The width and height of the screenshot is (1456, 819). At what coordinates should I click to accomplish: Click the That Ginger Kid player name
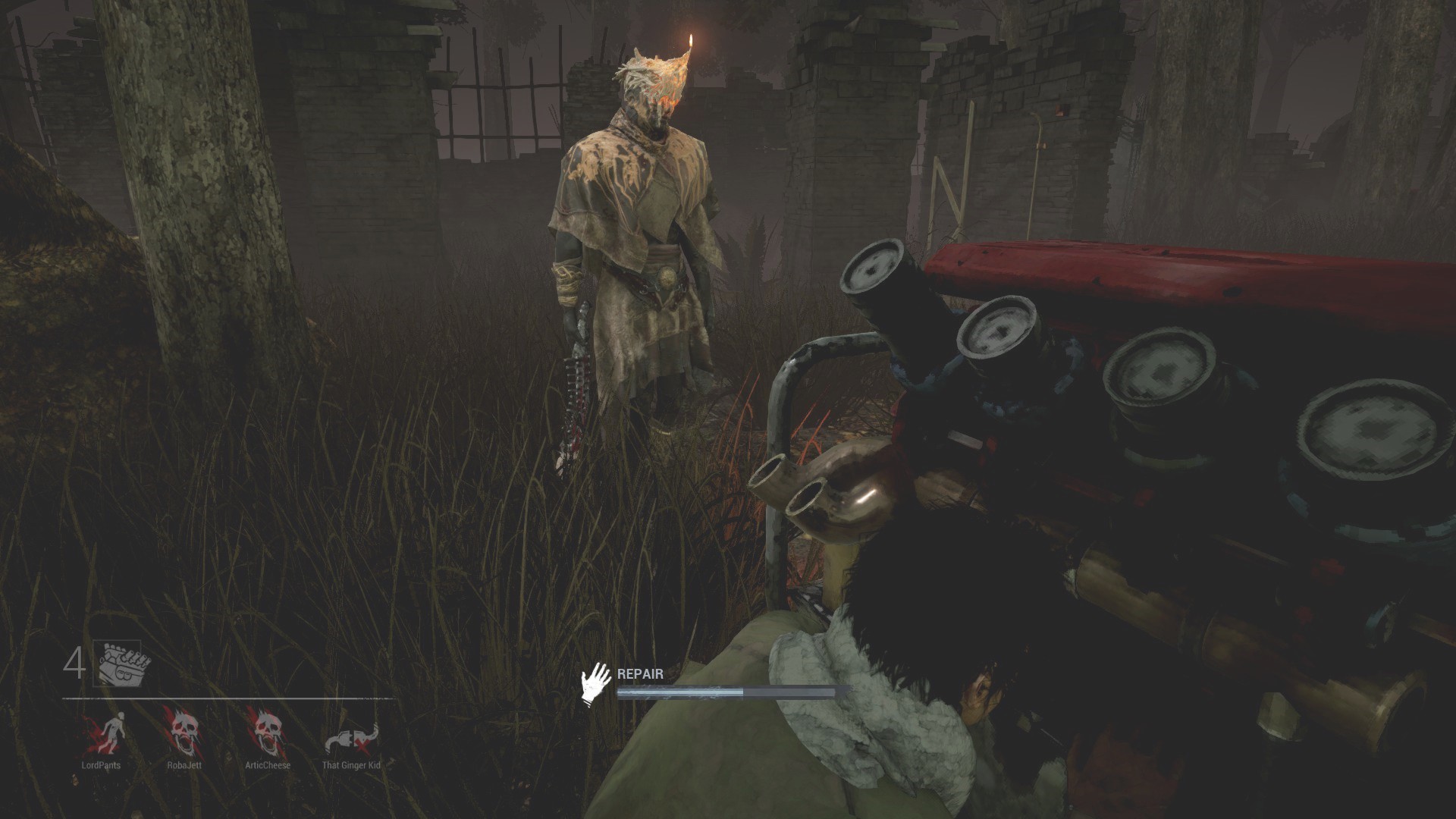352,766
